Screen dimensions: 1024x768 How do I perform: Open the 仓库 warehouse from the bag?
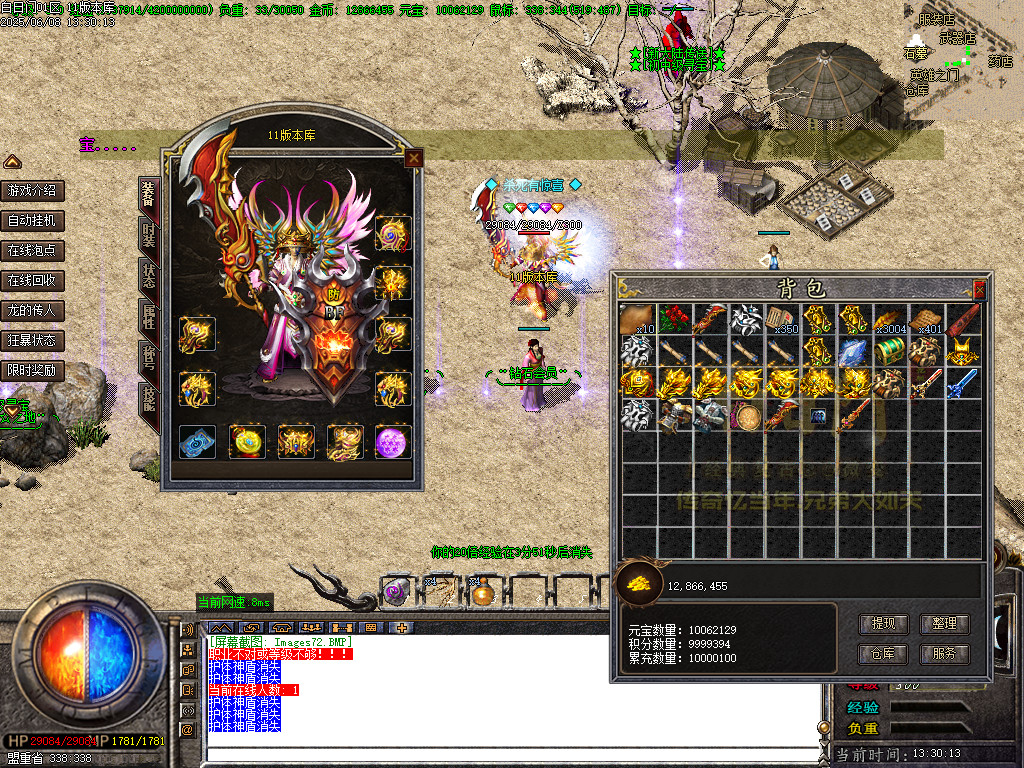point(883,654)
